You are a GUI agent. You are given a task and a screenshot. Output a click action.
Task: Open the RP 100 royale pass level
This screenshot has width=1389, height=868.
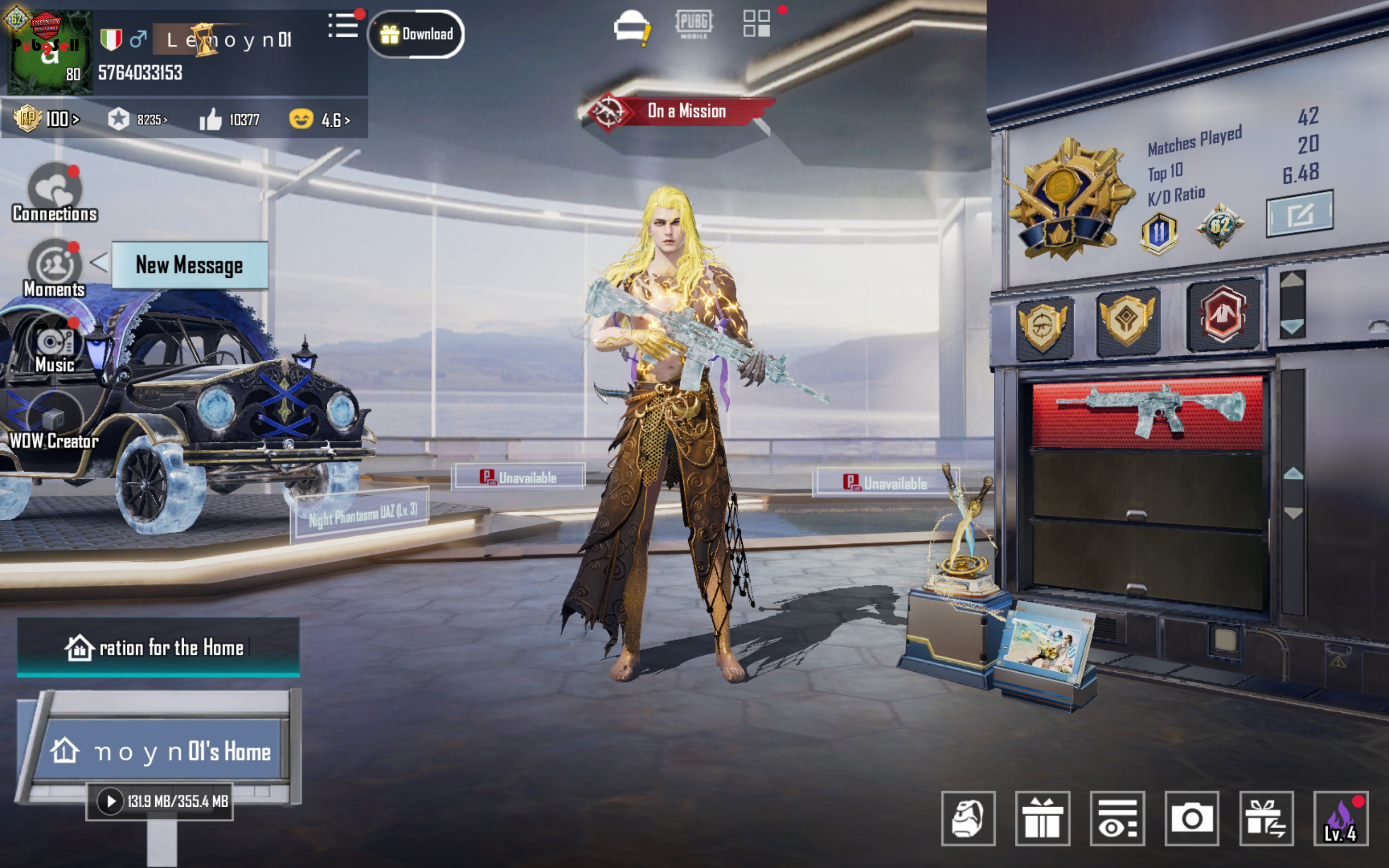[x=46, y=119]
